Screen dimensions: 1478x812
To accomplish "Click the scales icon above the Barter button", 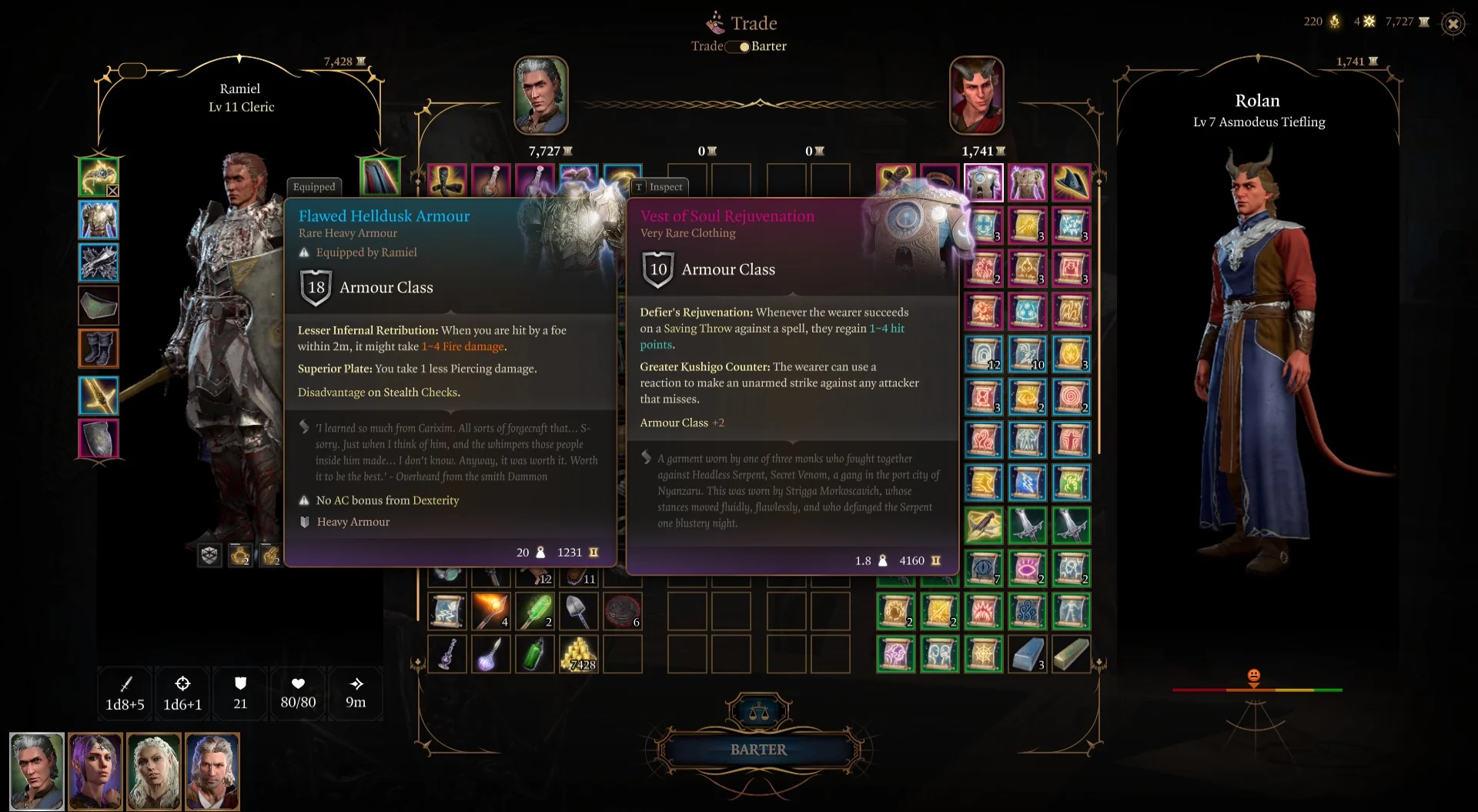I will click(x=759, y=710).
